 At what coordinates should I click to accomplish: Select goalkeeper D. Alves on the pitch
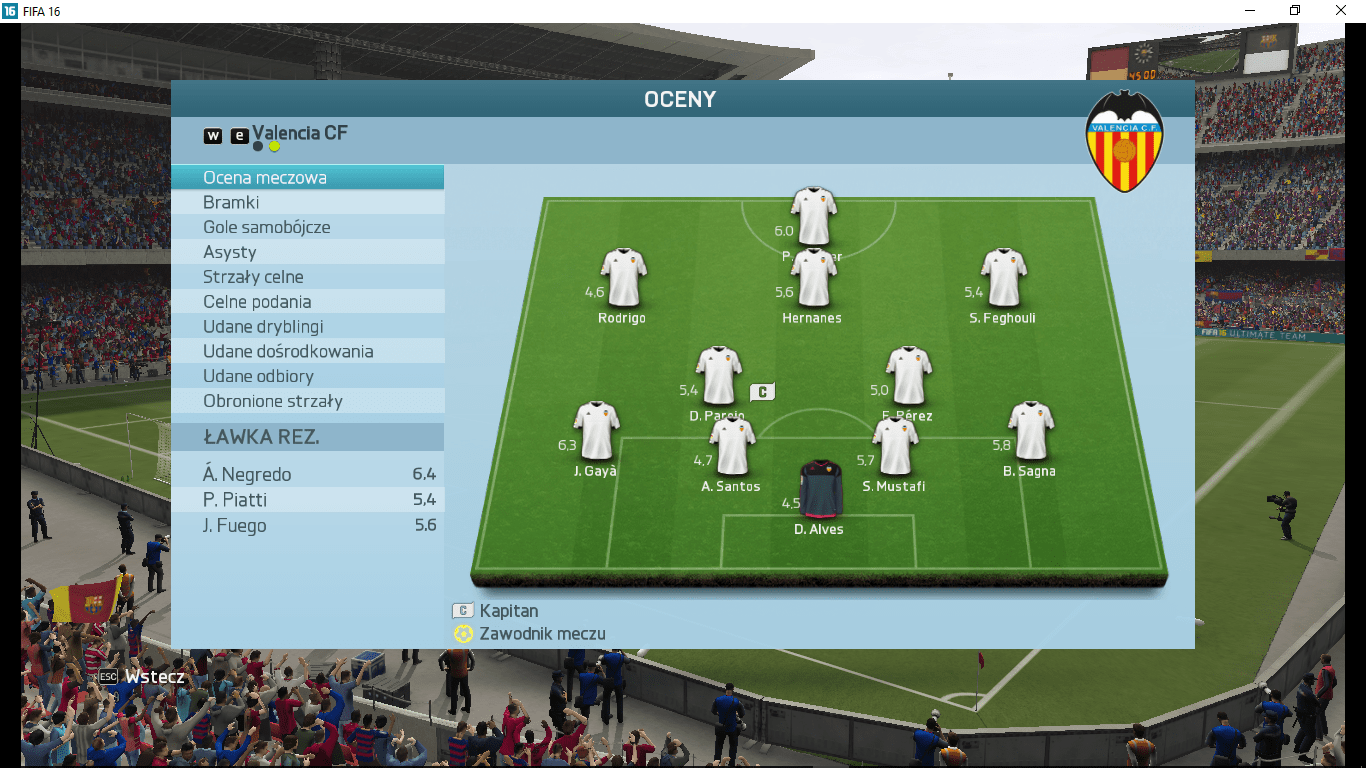821,489
